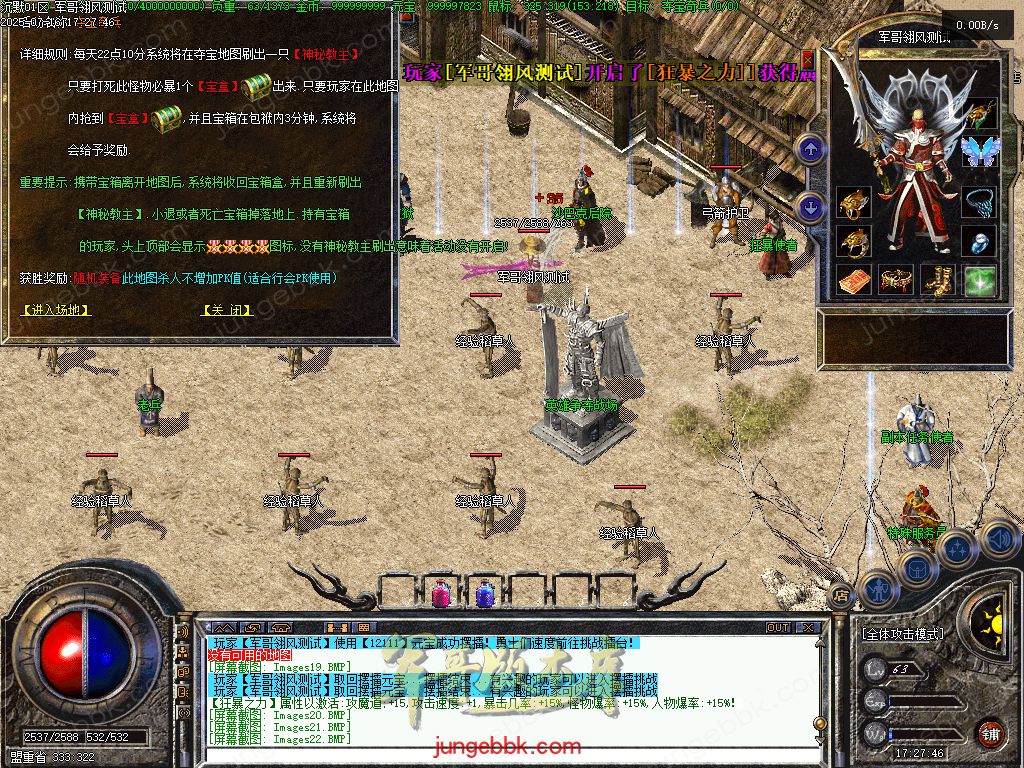
Task: Select the golden belt equipment slot
Action: click(896, 281)
